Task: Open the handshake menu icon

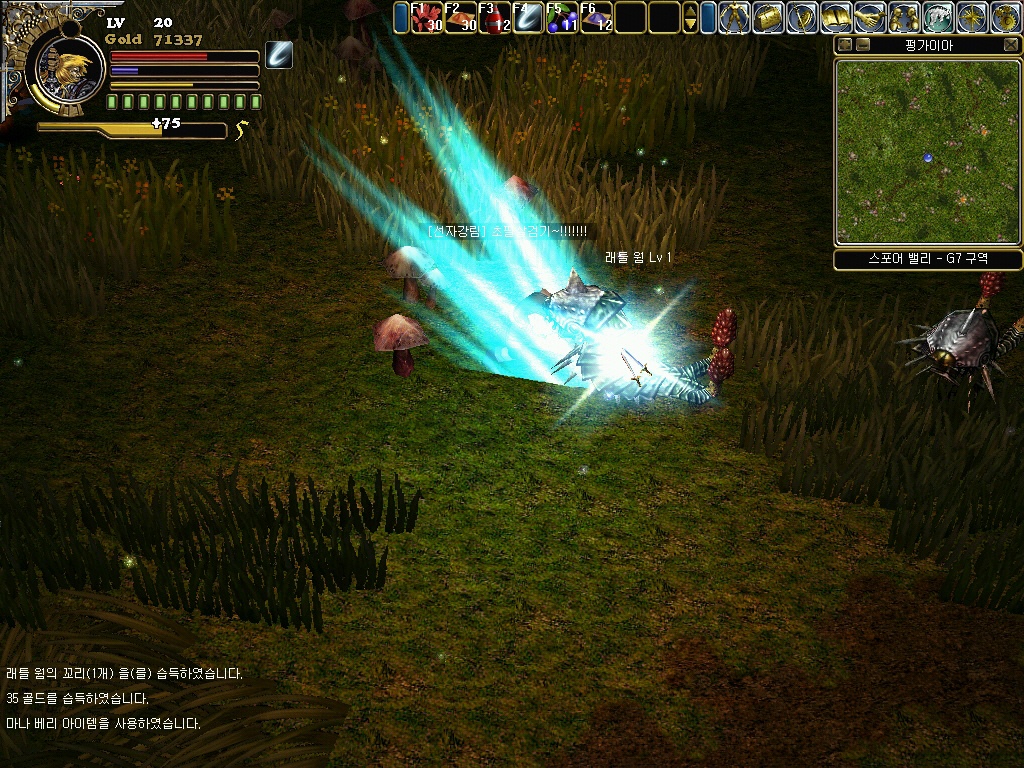Action: pyautogui.click(x=870, y=17)
